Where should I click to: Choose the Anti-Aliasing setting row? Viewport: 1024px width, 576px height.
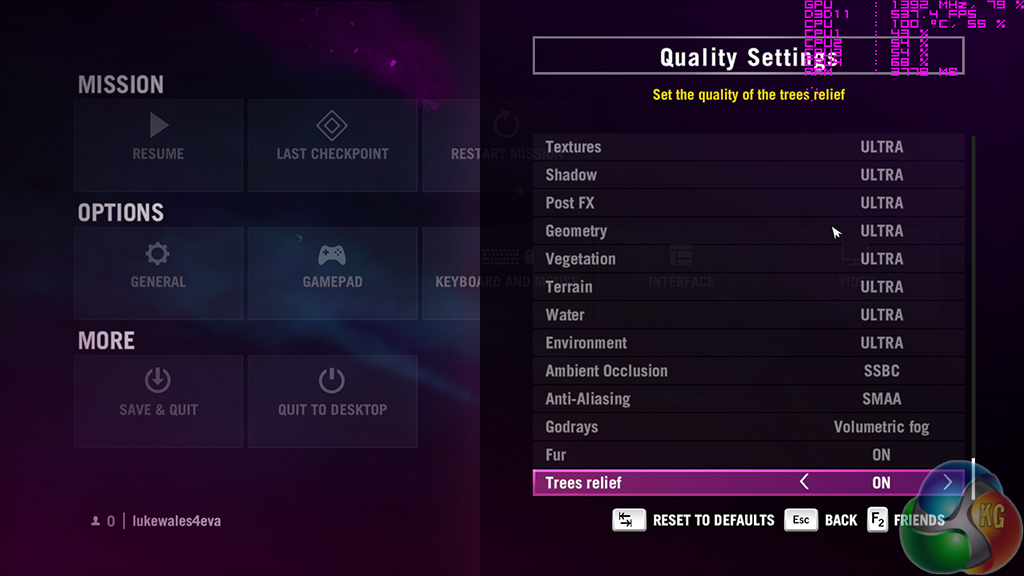748,399
